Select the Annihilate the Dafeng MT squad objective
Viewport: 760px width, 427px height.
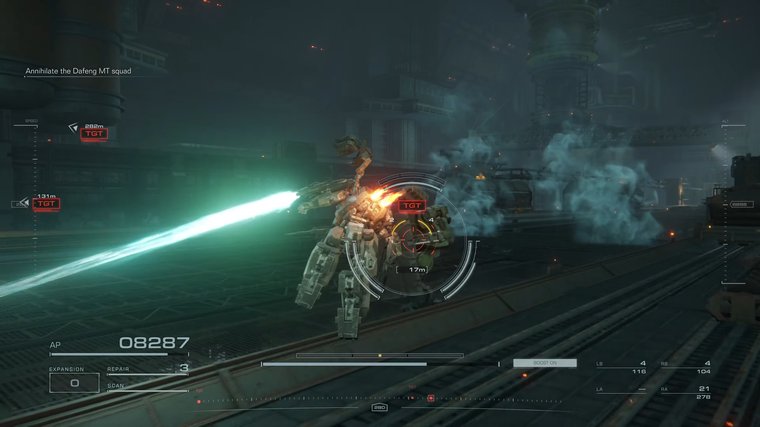pyautogui.click(x=78, y=71)
